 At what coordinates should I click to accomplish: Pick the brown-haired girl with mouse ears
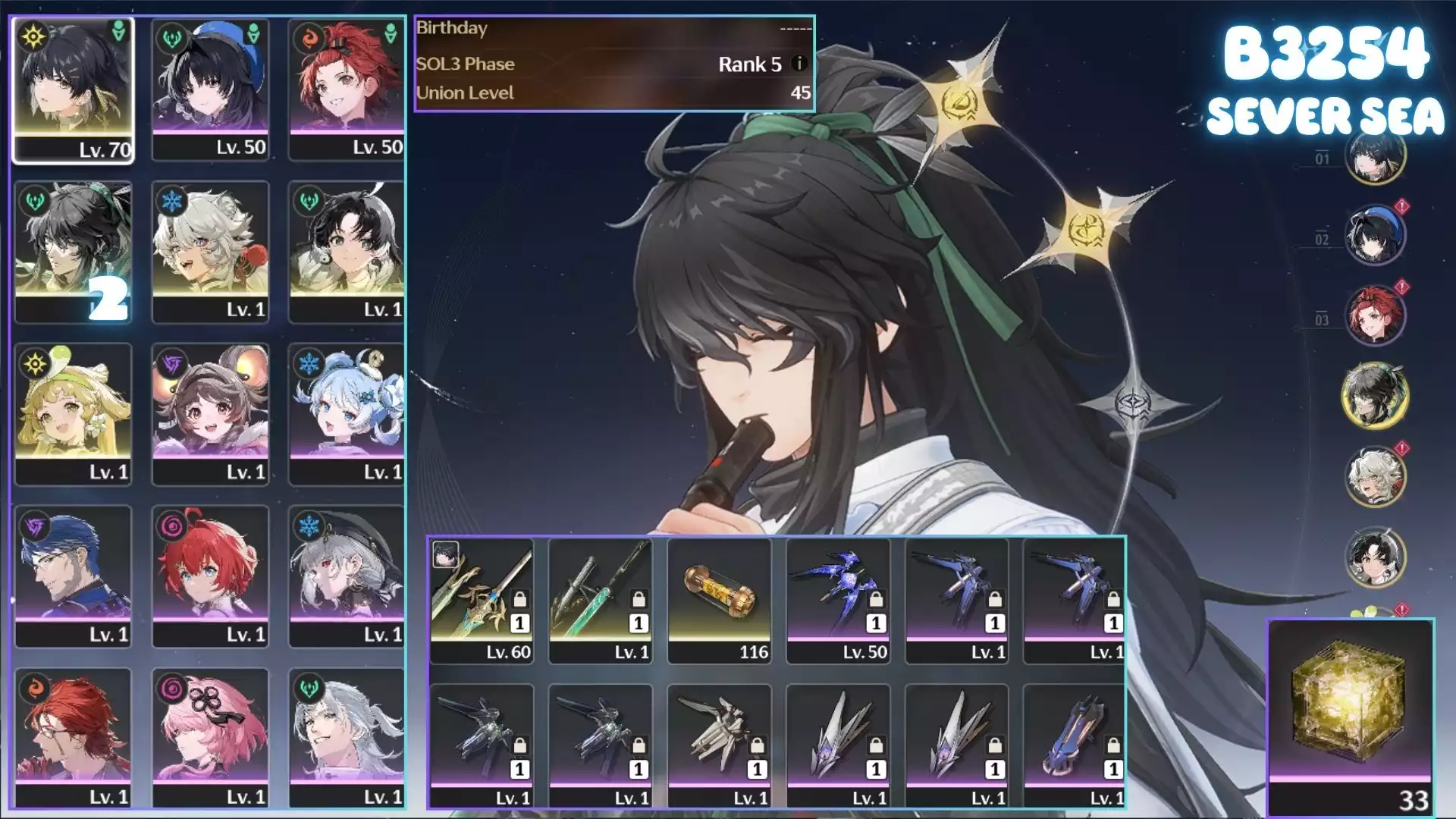click(x=210, y=414)
